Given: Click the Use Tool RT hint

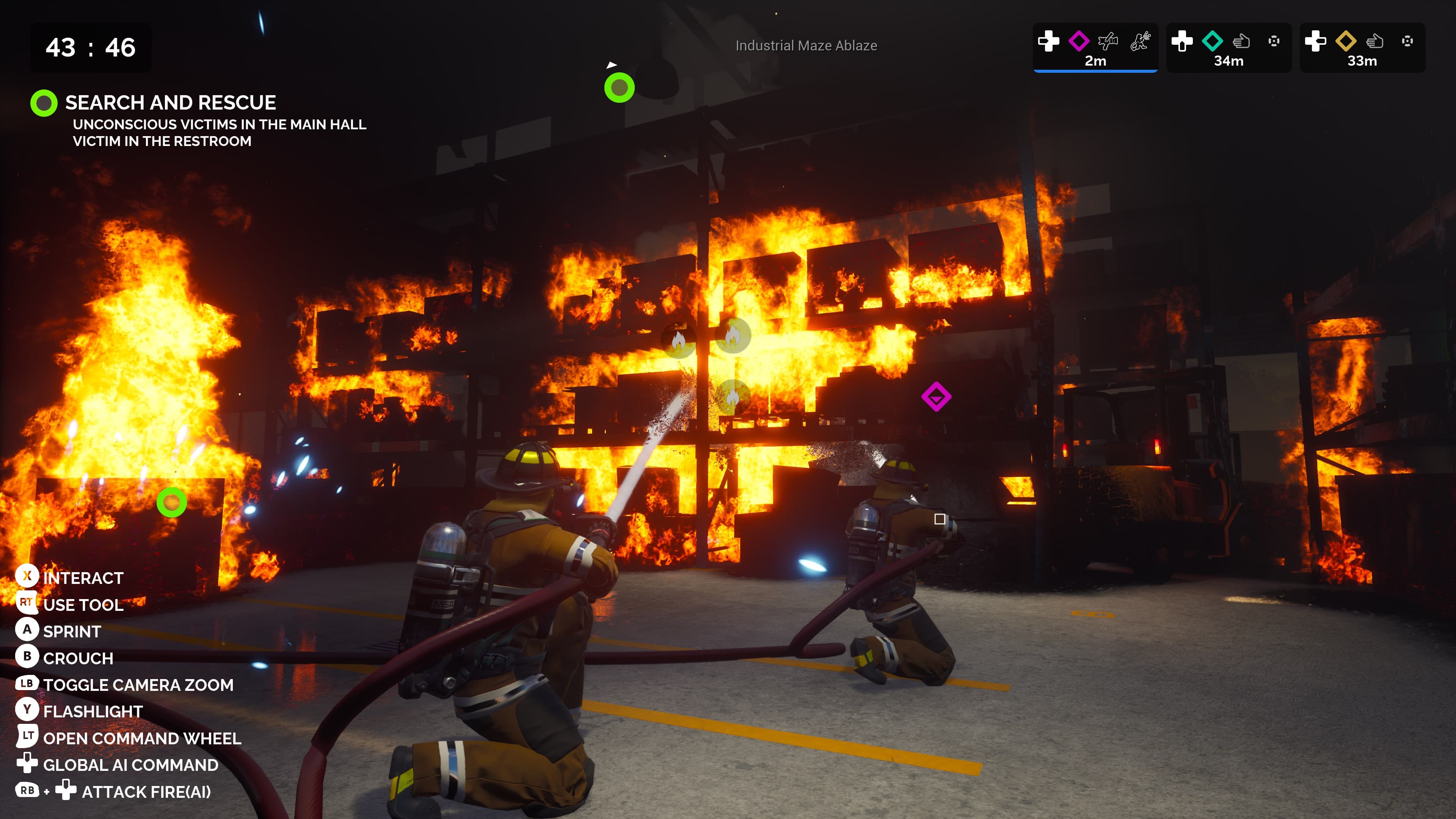Looking at the screenshot, I should pyautogui.click(x=27, y=604).
